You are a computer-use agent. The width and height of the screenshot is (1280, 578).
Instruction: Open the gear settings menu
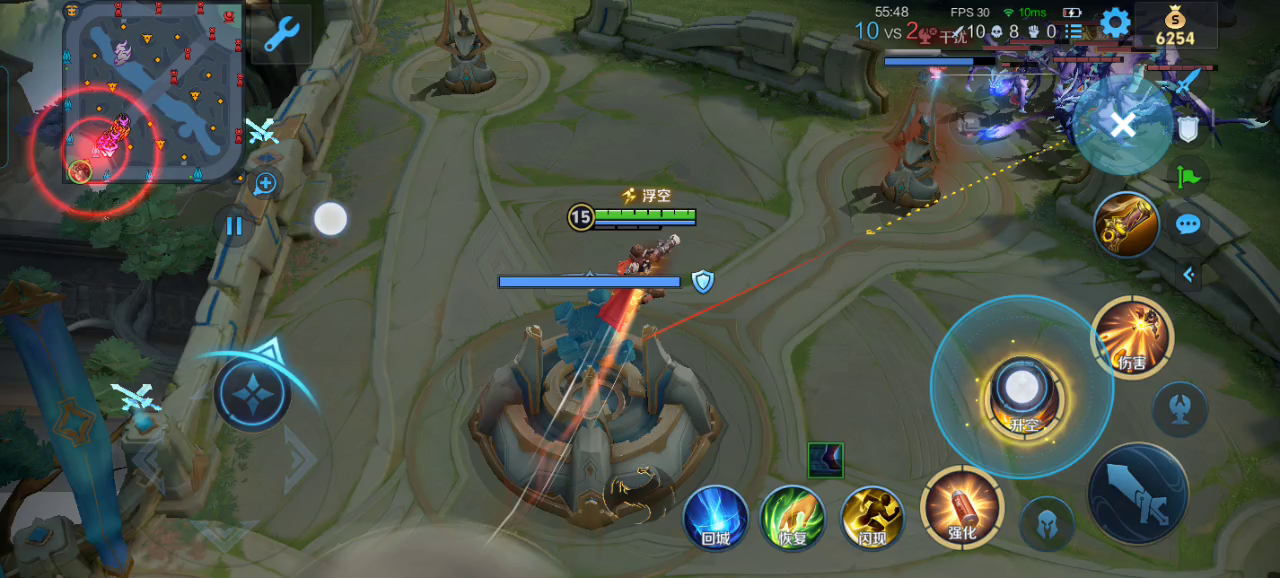(x=1115, y=23)
